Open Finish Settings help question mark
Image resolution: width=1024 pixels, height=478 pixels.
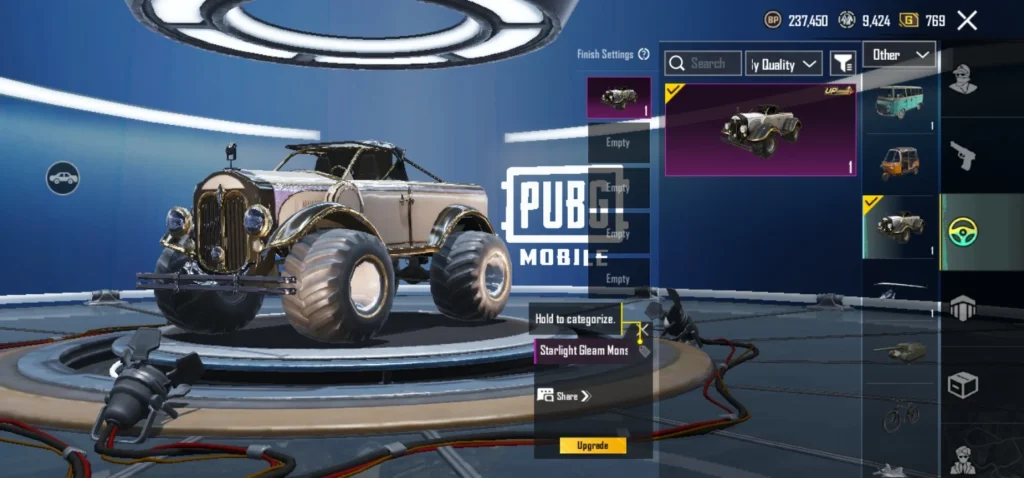click(644, 55)
